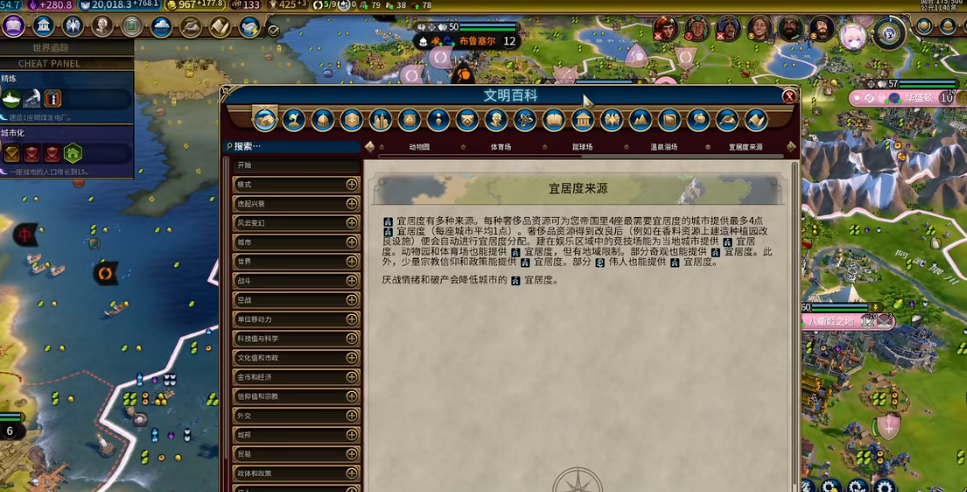The image size is (967, 492).
Task: Jump to the 温泉浴场 section tab
Action: (663, 147)
